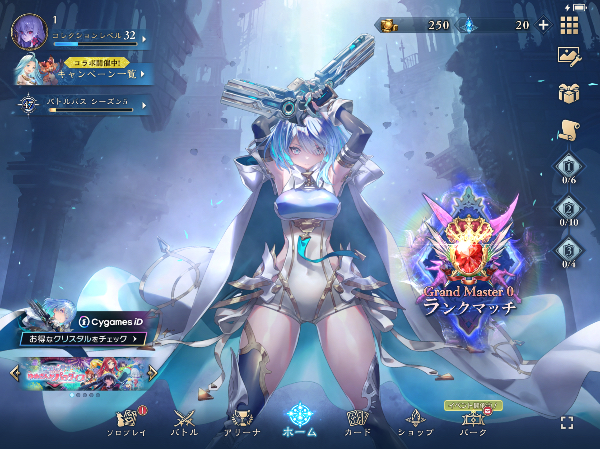Open the ショップ tab
Screen dimensions: 600x449
[415, 422]
